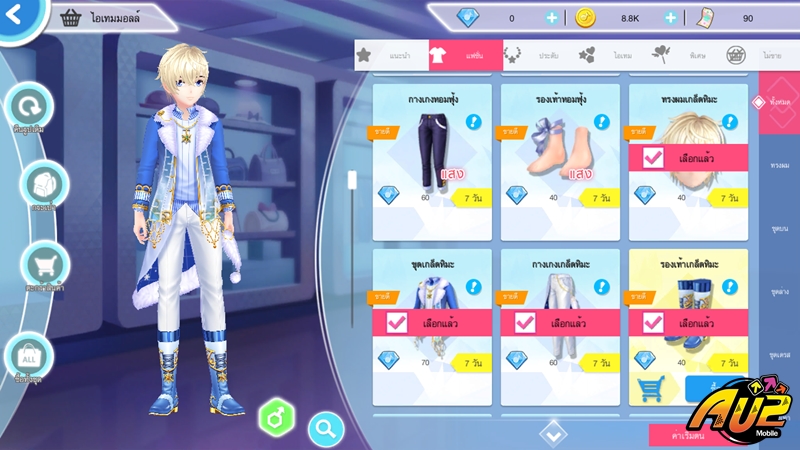Go back using the top-left arrow
This screenshot has height=450, width=800.
point(16,15)
